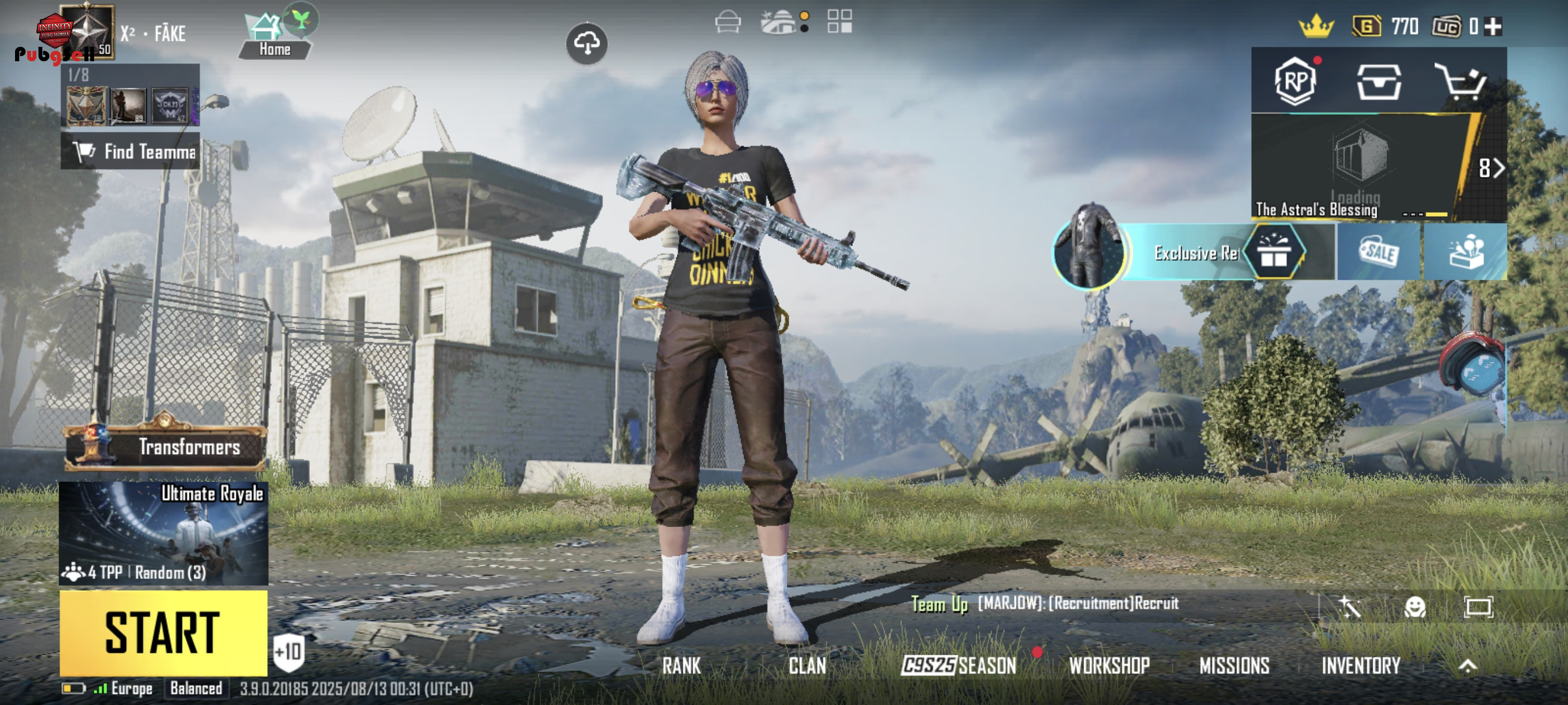The width and height of the screenshot is (1568, 705).
Task: Open the Ultimate Royale mode selector
Action: pos(163,533)
